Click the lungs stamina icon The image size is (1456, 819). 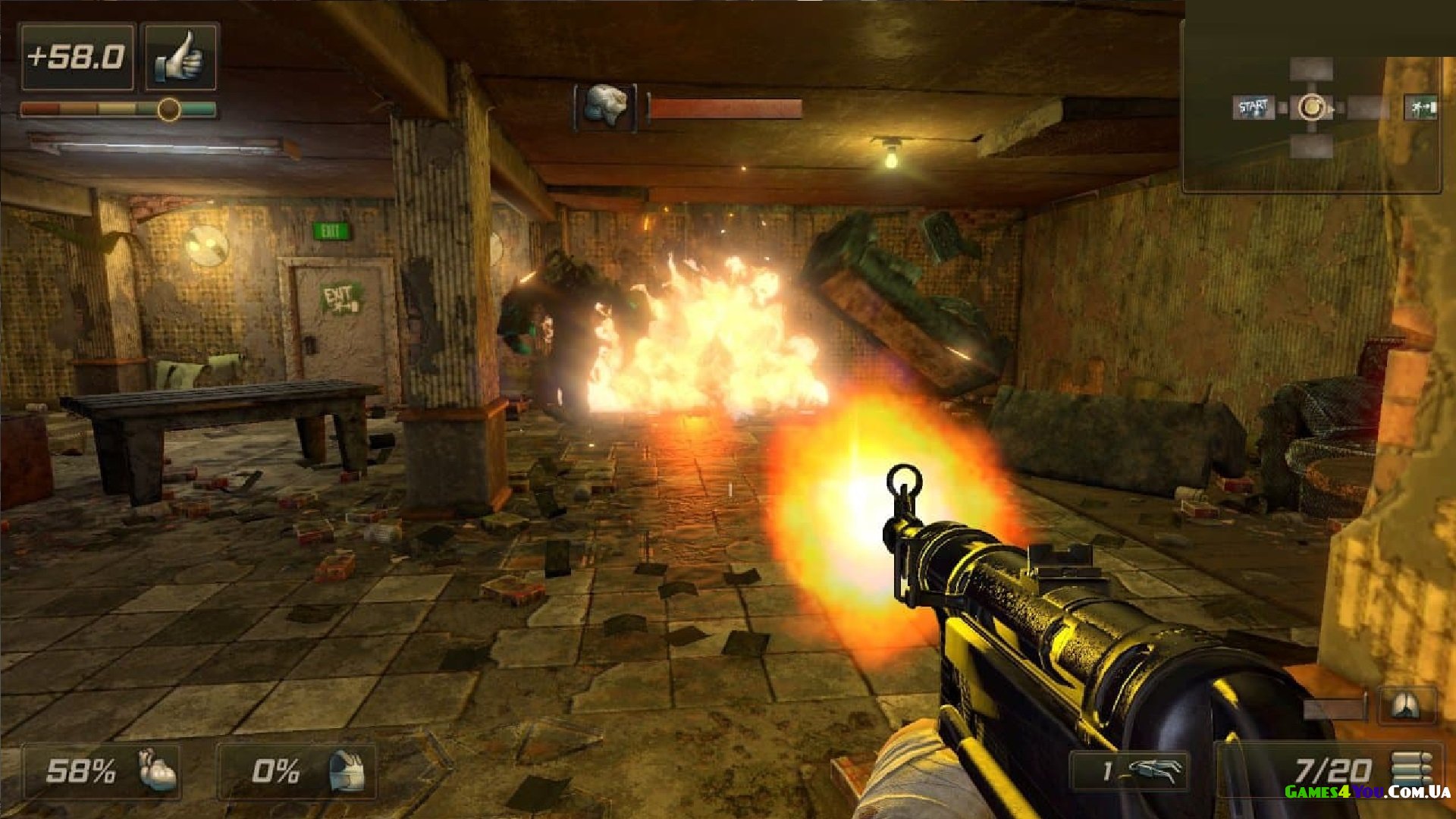1407,706
